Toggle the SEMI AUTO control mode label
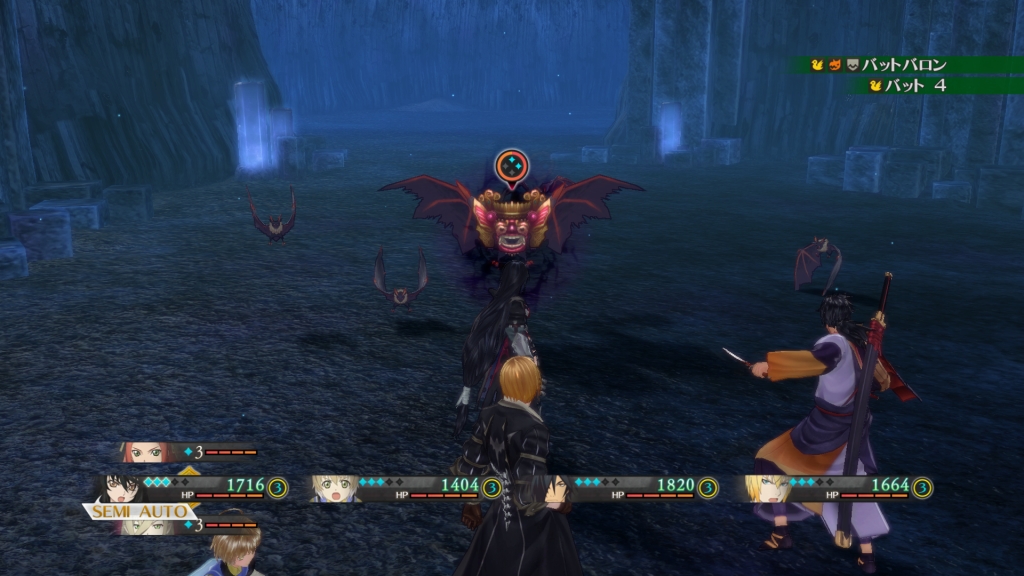 [139, 511]
